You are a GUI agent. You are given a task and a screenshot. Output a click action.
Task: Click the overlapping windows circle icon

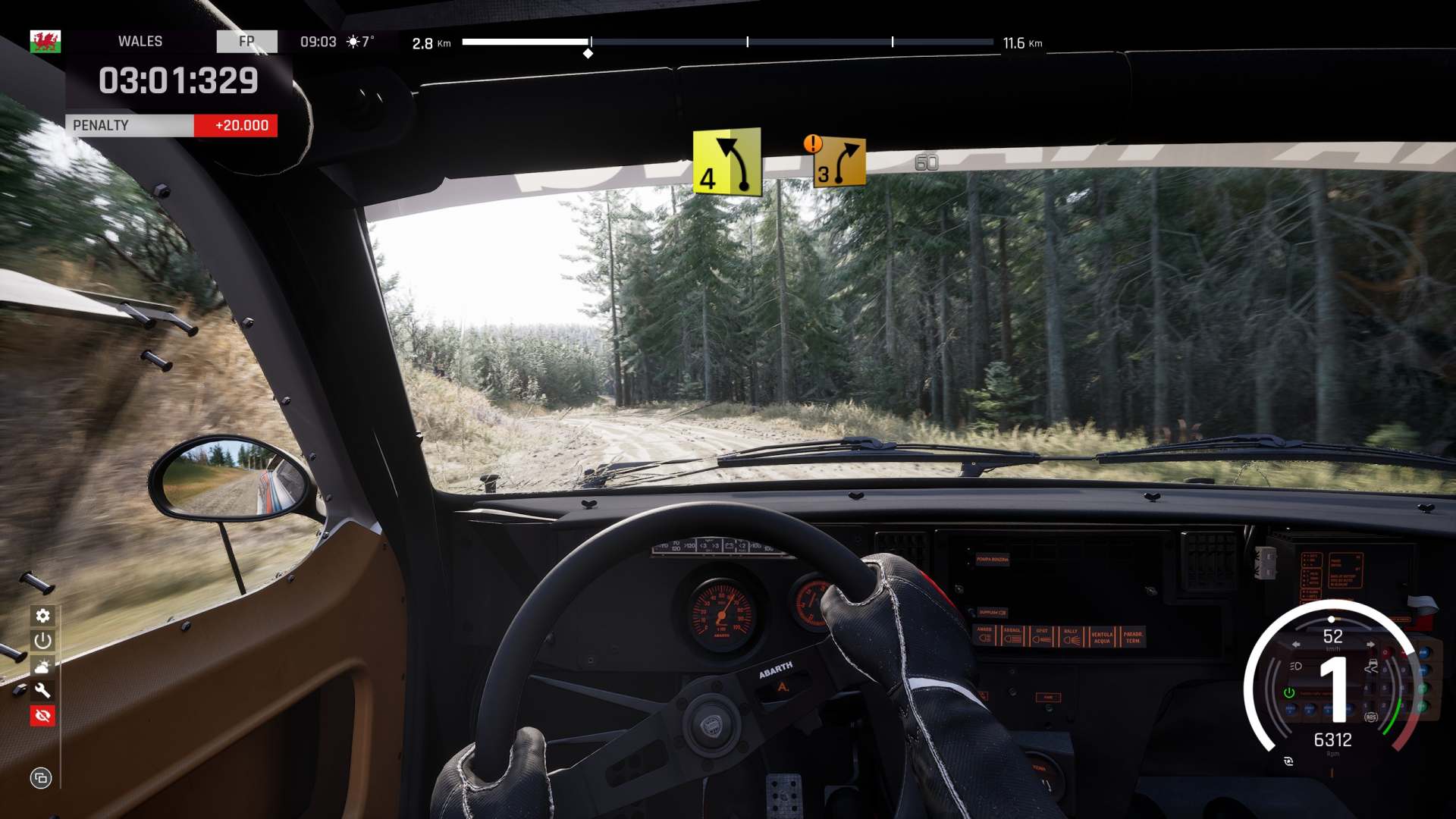pos(41,777)
